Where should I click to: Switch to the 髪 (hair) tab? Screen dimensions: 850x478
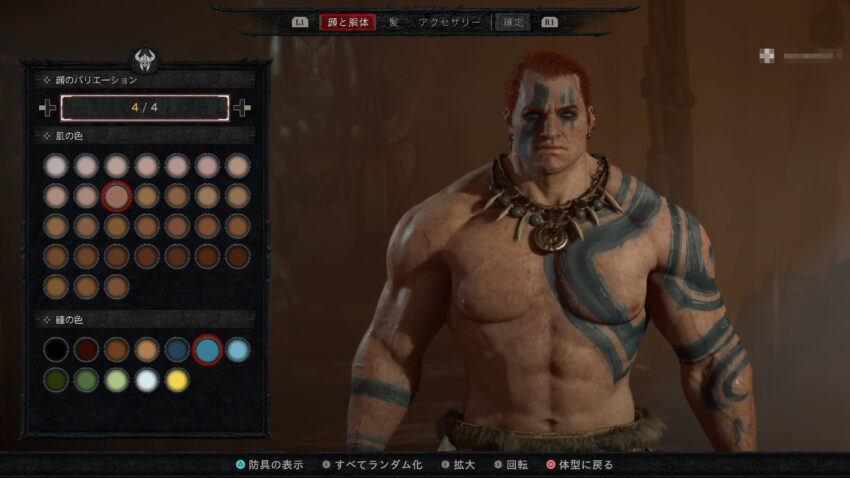pos(394,21)
